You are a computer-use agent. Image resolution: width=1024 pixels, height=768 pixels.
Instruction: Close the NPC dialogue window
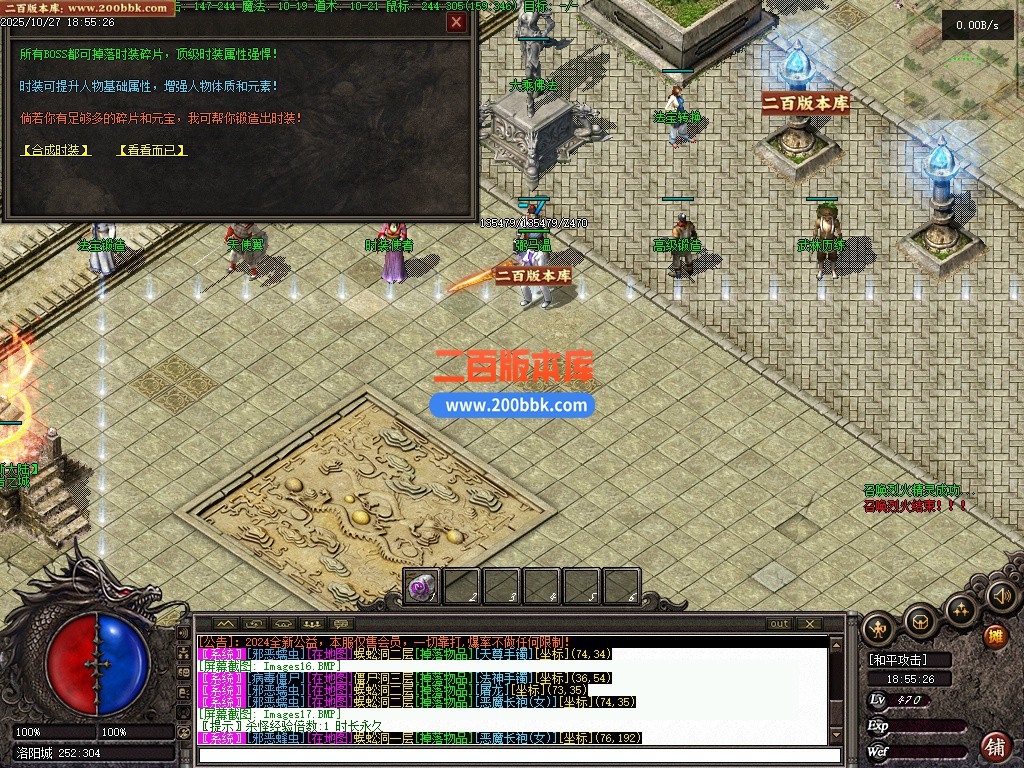pyautogui.click(x=456, y=22)
